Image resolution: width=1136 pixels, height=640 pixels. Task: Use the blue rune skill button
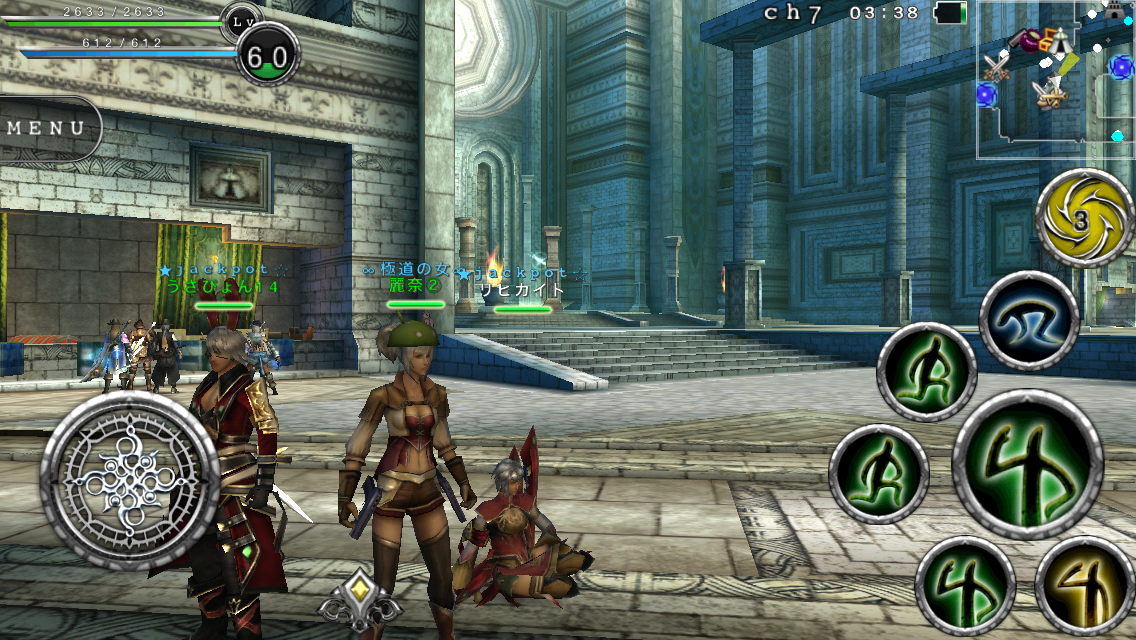click(1028, 321)
